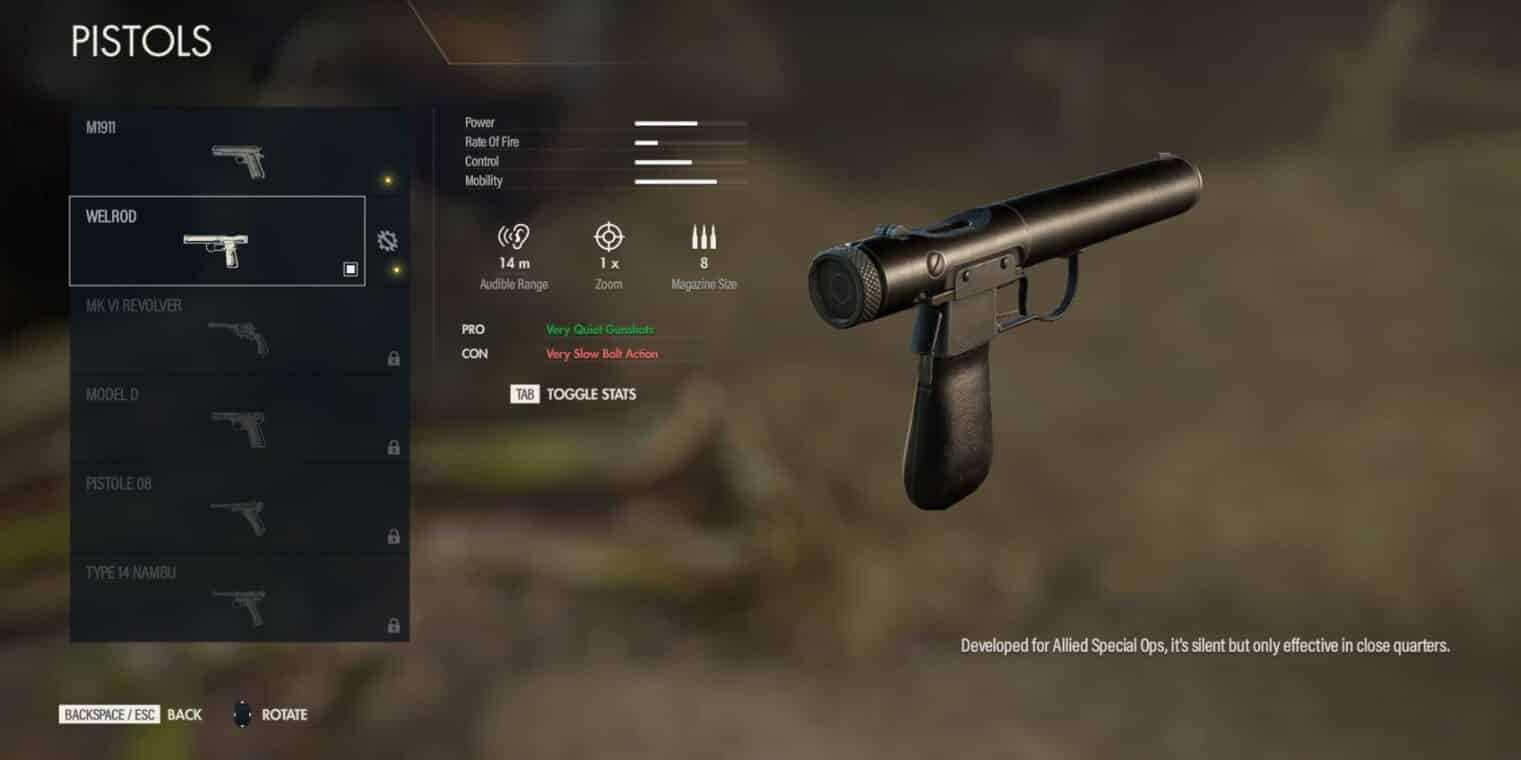This screenshot has width=1521, height=760.
Task: Go back to the previous menu
Action: tap(131, 715)
